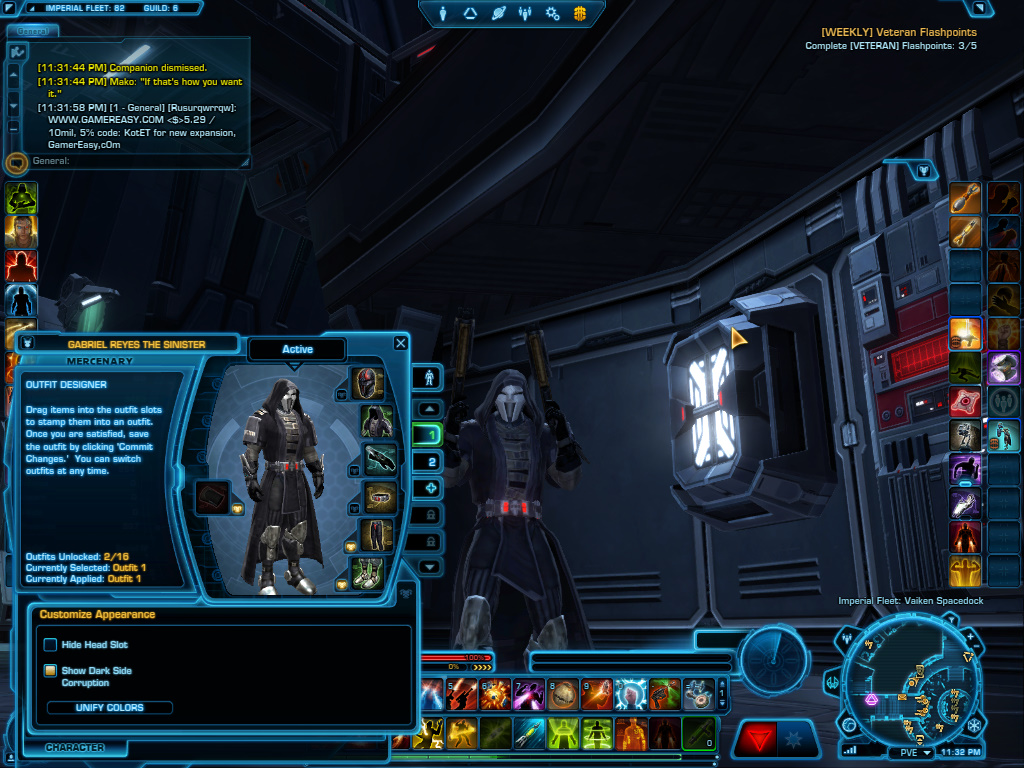Add a new outfit with the plus button

click(x=431, y=488)
